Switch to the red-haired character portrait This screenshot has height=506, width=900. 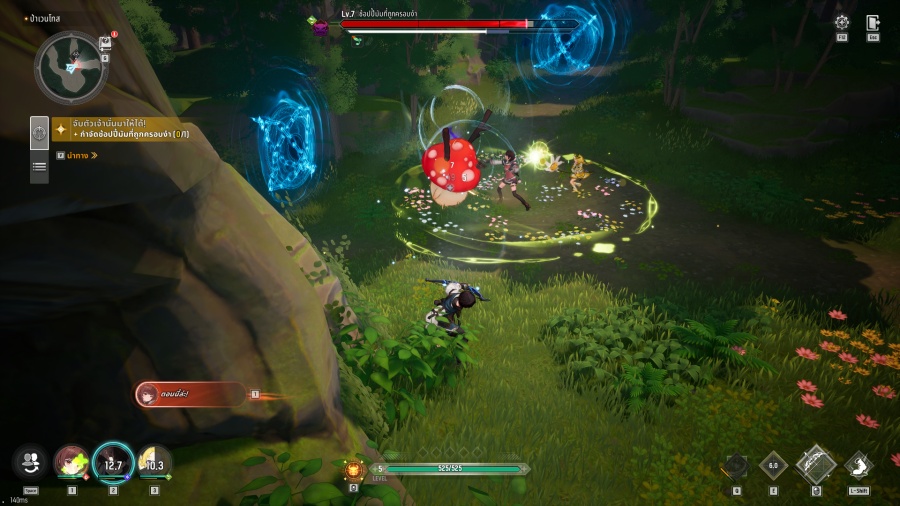point(72,462)
